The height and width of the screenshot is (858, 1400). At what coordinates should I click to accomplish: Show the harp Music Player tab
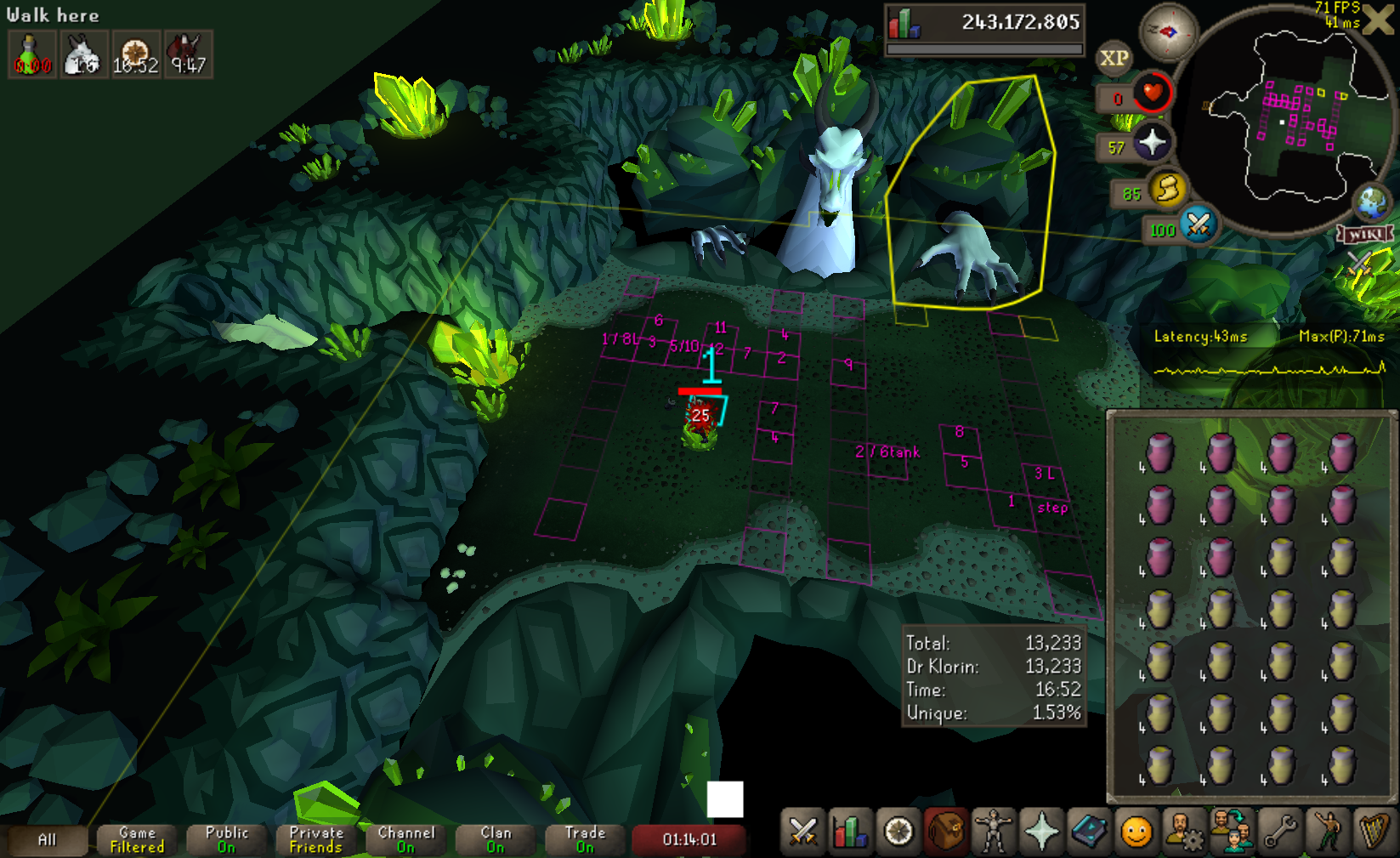[x=1374, y=832]
